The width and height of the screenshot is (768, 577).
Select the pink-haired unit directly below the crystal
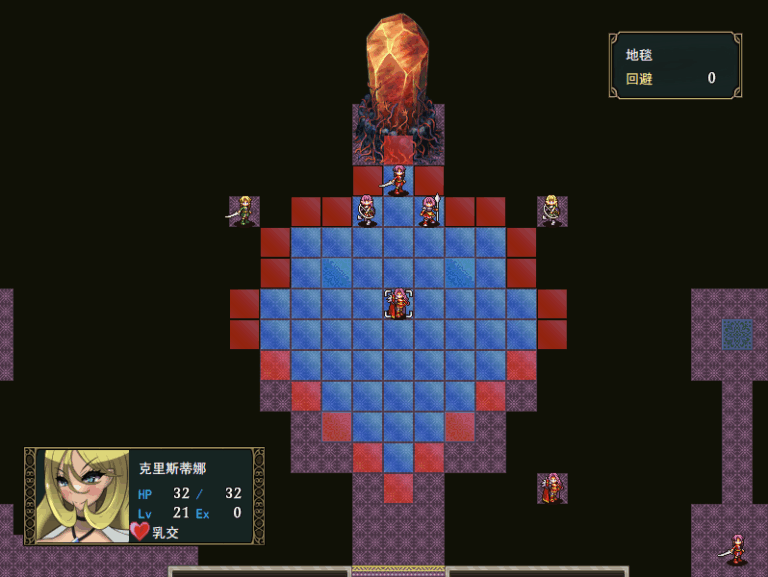398,180
